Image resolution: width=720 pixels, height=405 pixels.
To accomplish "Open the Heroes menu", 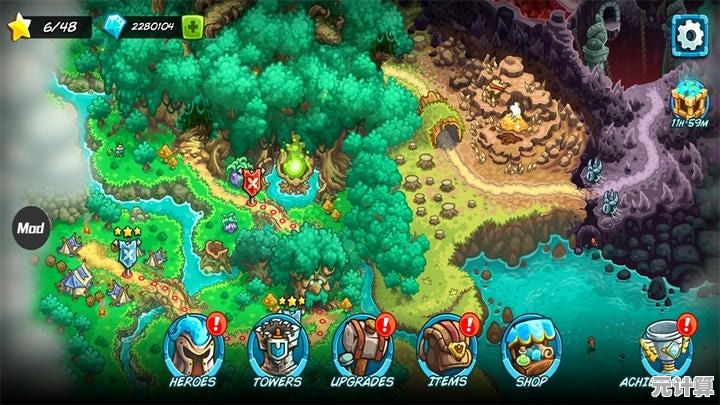I will point(194,347).
